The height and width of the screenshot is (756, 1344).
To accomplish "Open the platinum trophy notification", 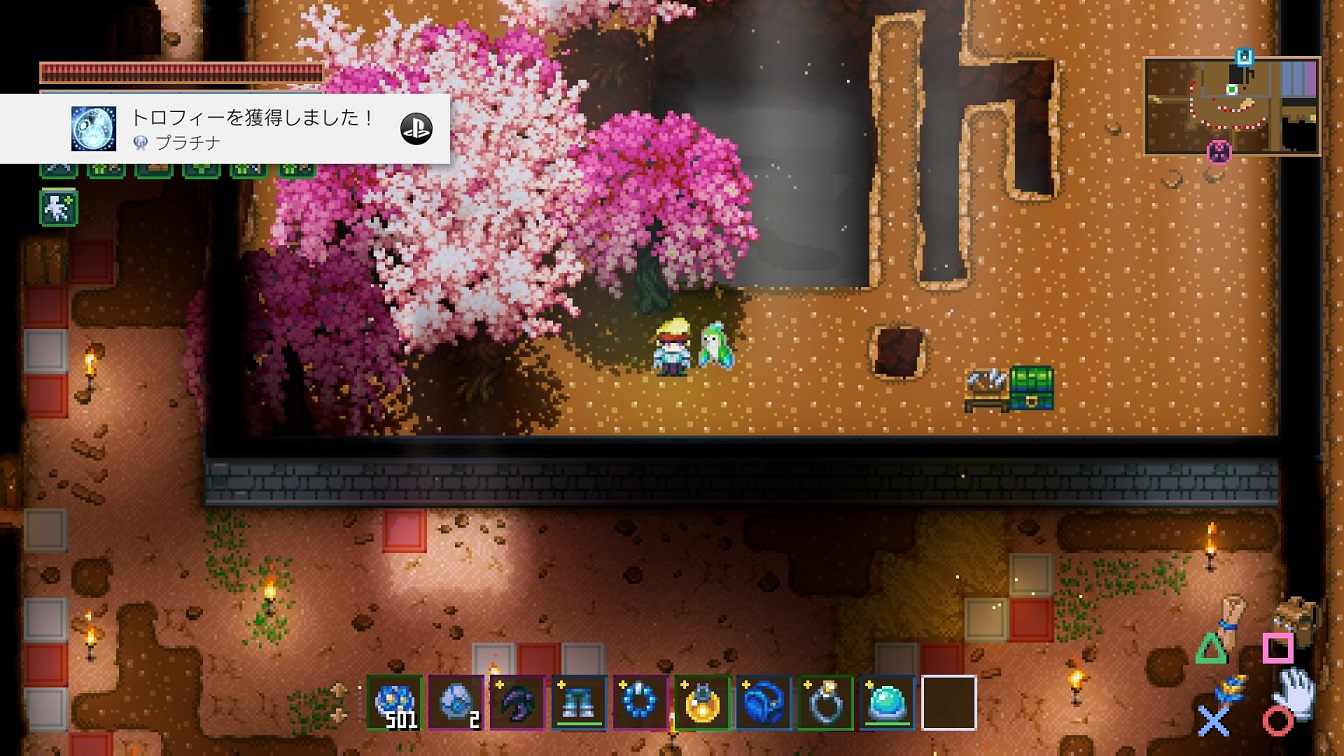I will [224, 129].
